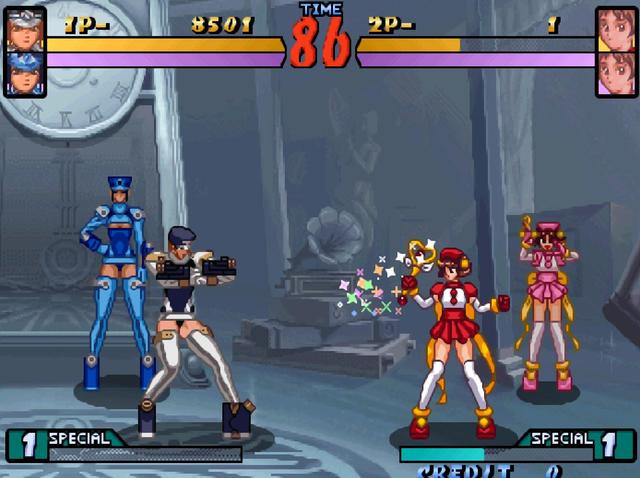This screenshot has height=478, width=640.
Task: Select the blue-helmet fighter portrait for 1P
Action: (25, 73)
